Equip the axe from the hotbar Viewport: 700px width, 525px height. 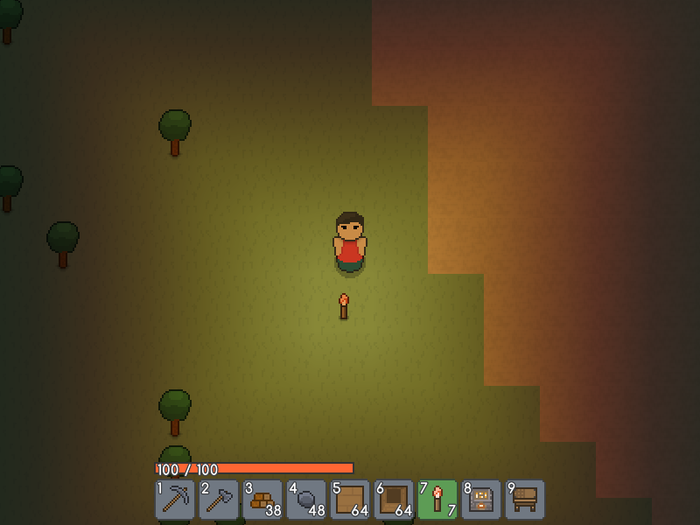coord(219,499)
